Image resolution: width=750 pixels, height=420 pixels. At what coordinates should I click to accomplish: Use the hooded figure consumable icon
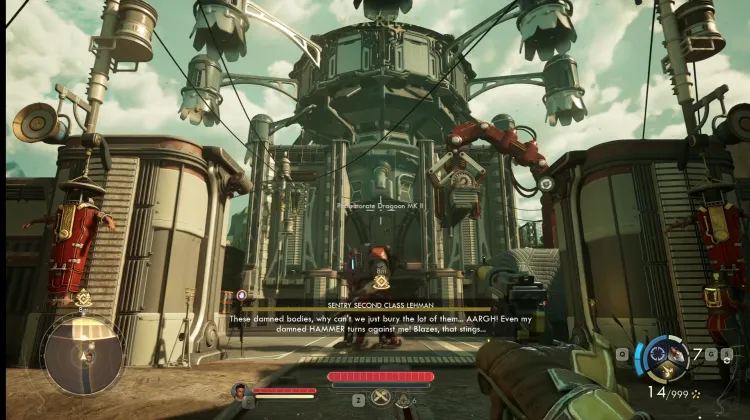404,399
